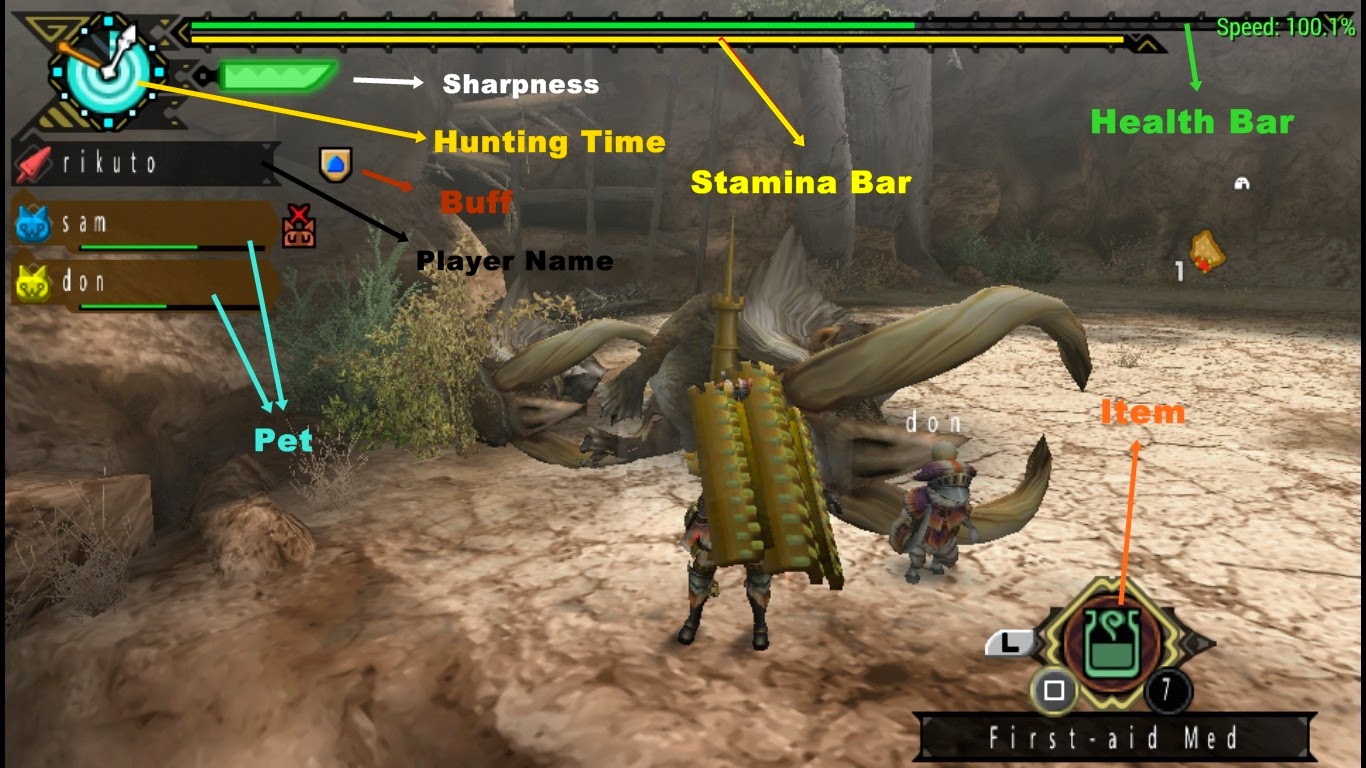Image resolution: width=1366 pixels, height=768 pixels.
Task: Select the angry boar monster icon with red X
Action: 297,223
